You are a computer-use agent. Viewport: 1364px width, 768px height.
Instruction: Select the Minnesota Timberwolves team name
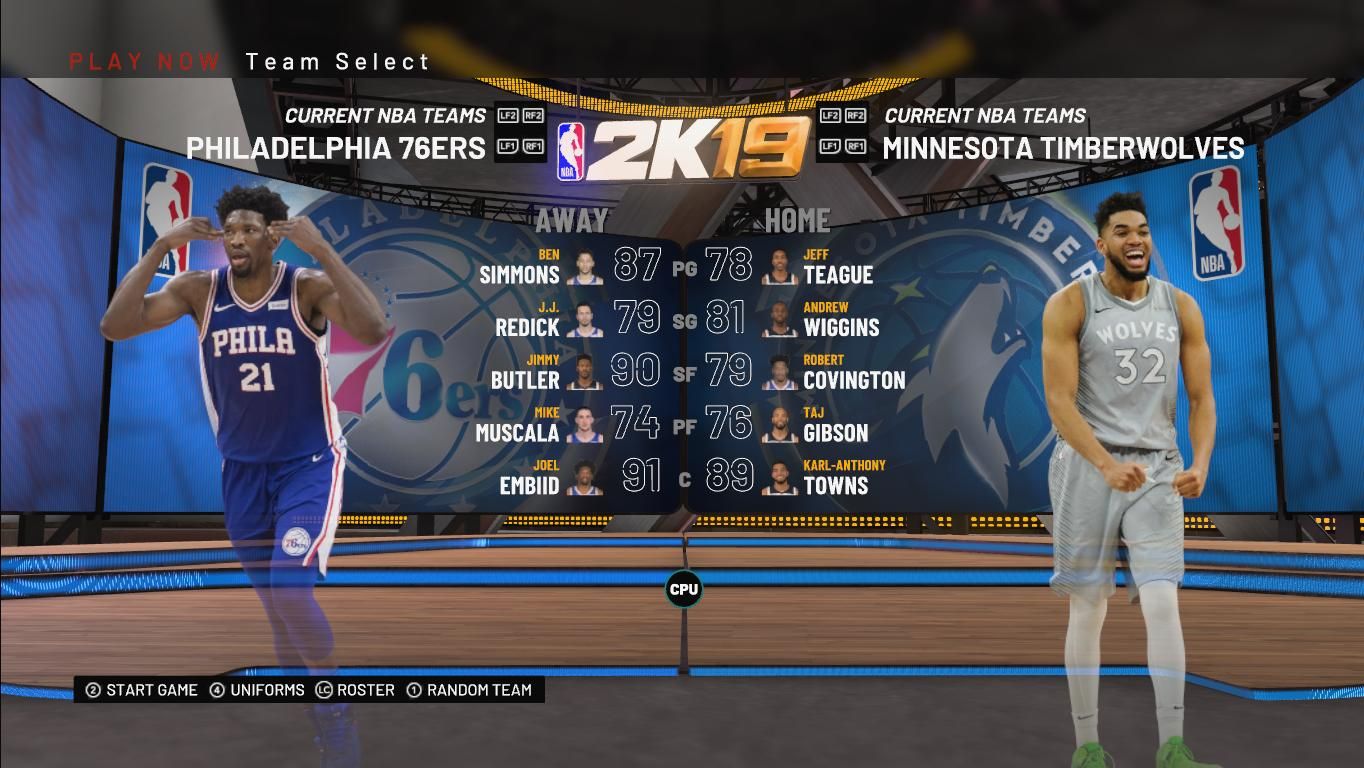pyautogui.click(x=1063, y=148)
